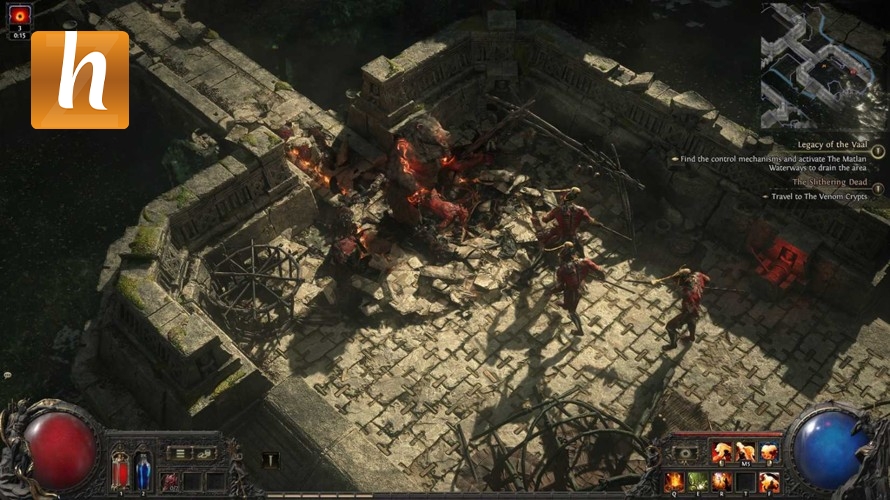Select the skill bound to M5

pos(744,452)
